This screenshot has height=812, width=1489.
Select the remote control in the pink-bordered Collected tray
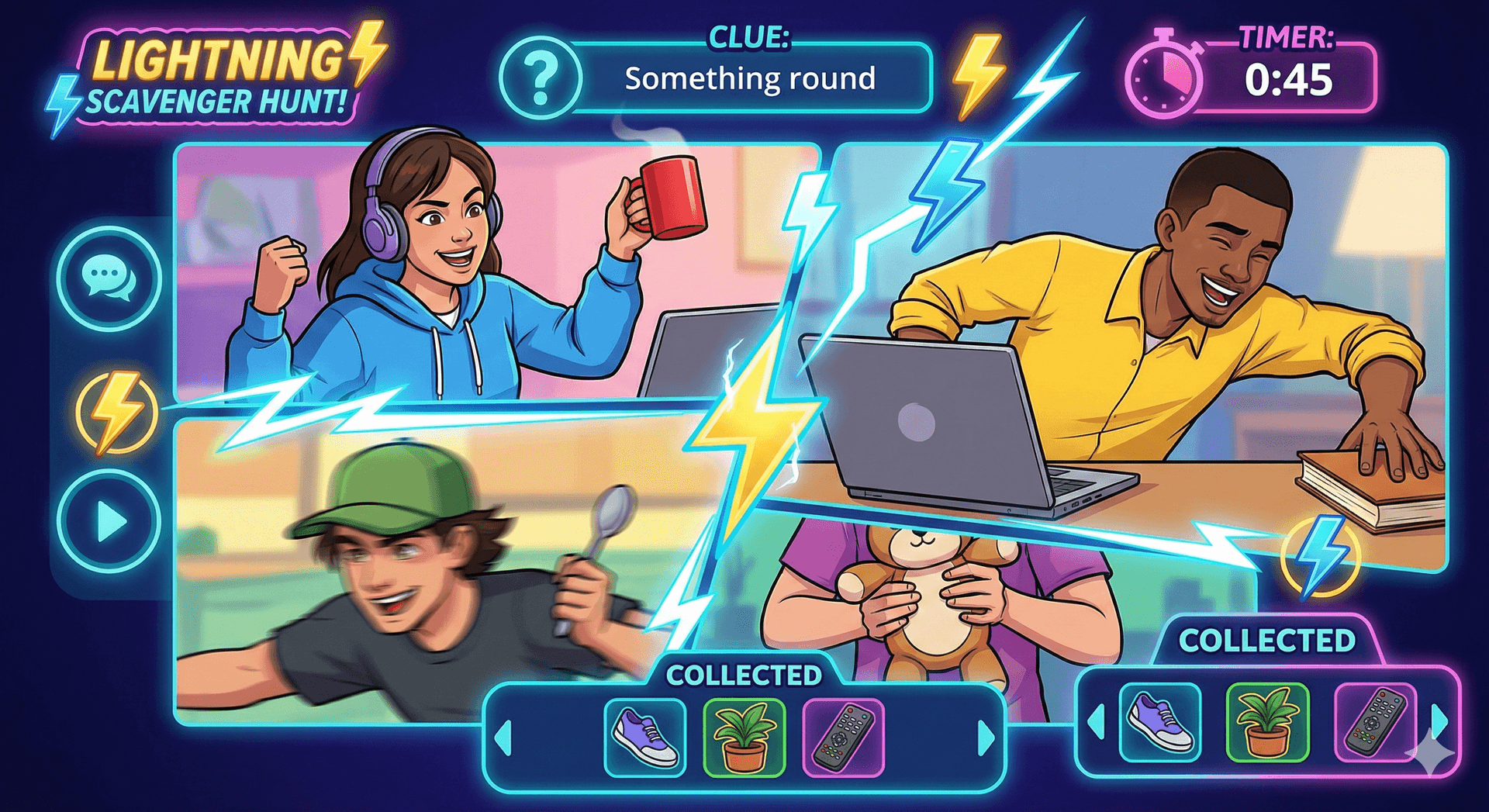pos(1374,723)
